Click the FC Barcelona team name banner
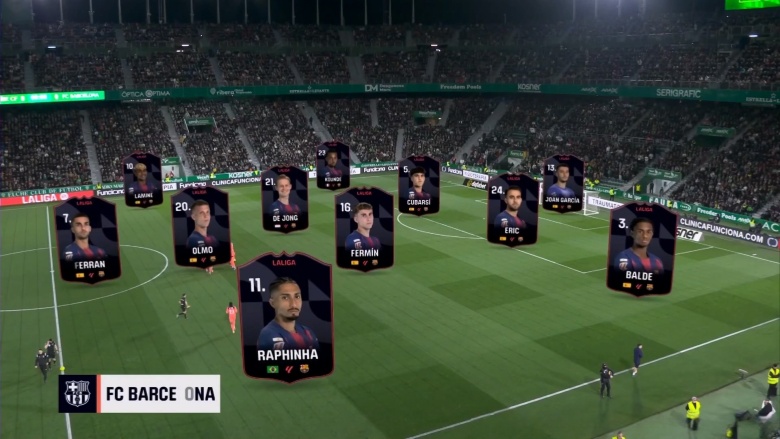The image size is (780, 439). (x=139, y=394)
